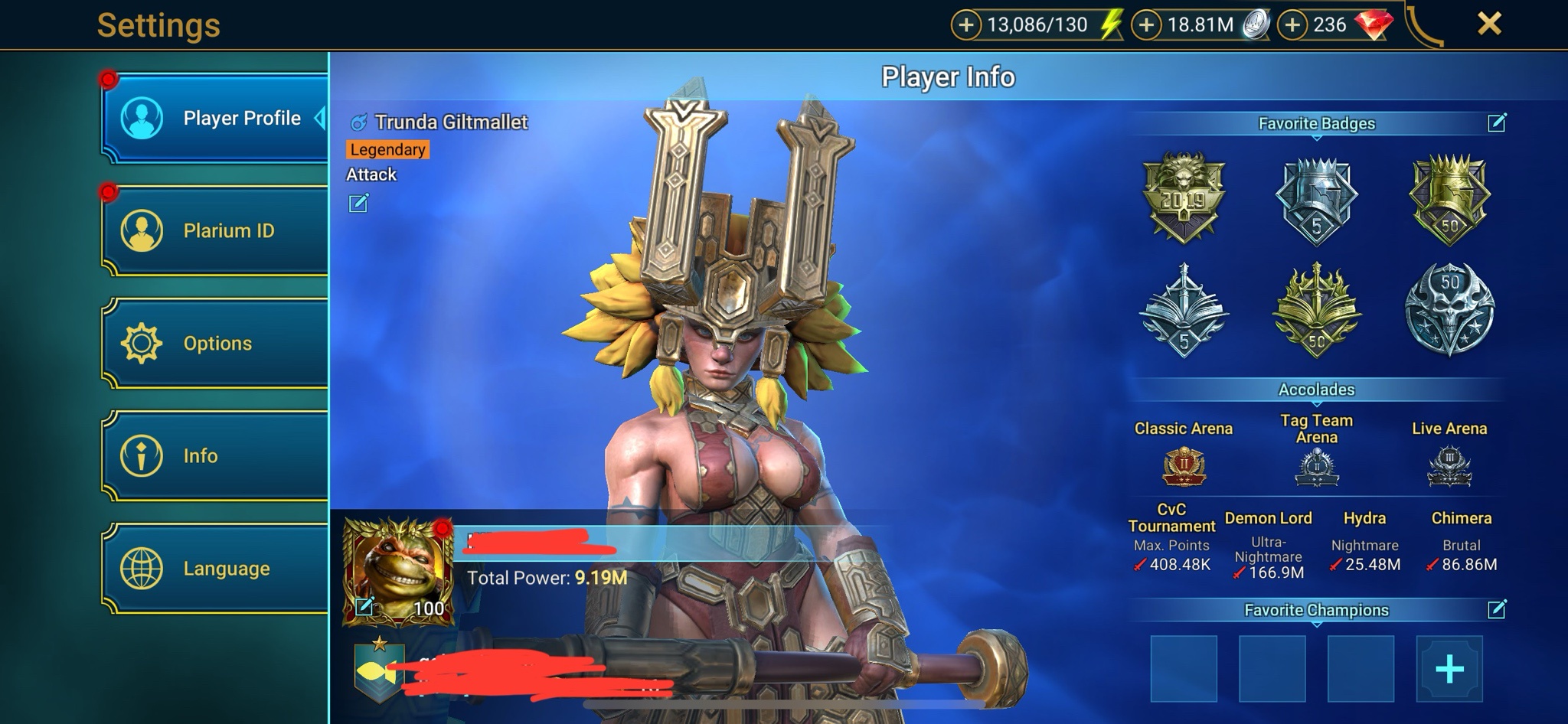Add more gems with plus button
Viewport: 1568px width, 724px height.
(x=1292, y=25)
